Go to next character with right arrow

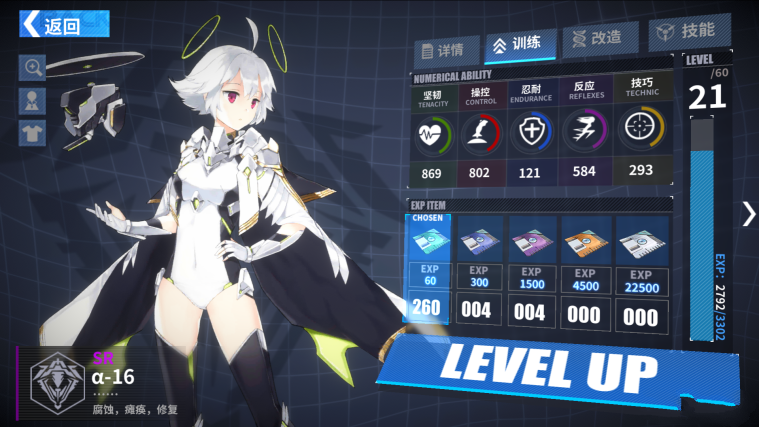[748, 213]
